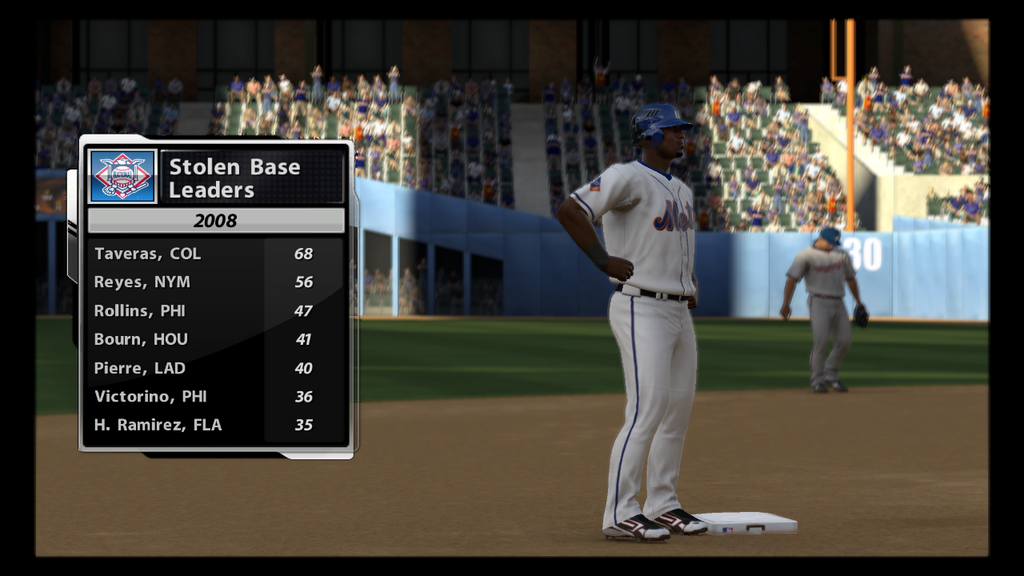Viewport: 1024px width, 576px height.
Task: Choose the H. Ramirez, FLA row
Action: point(215,425)
